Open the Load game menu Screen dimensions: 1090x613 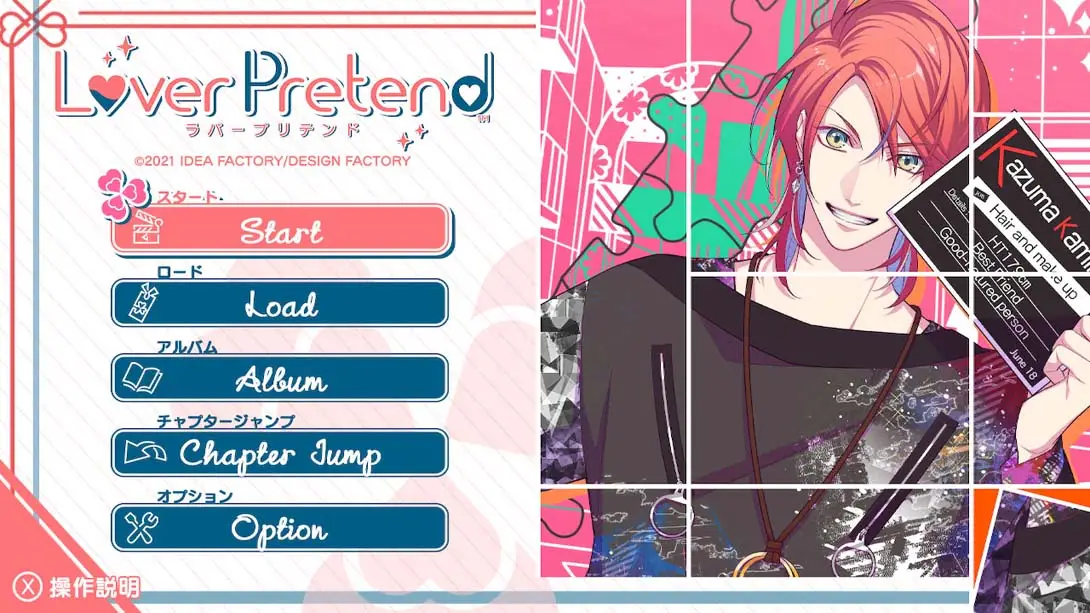click(280, 304)
